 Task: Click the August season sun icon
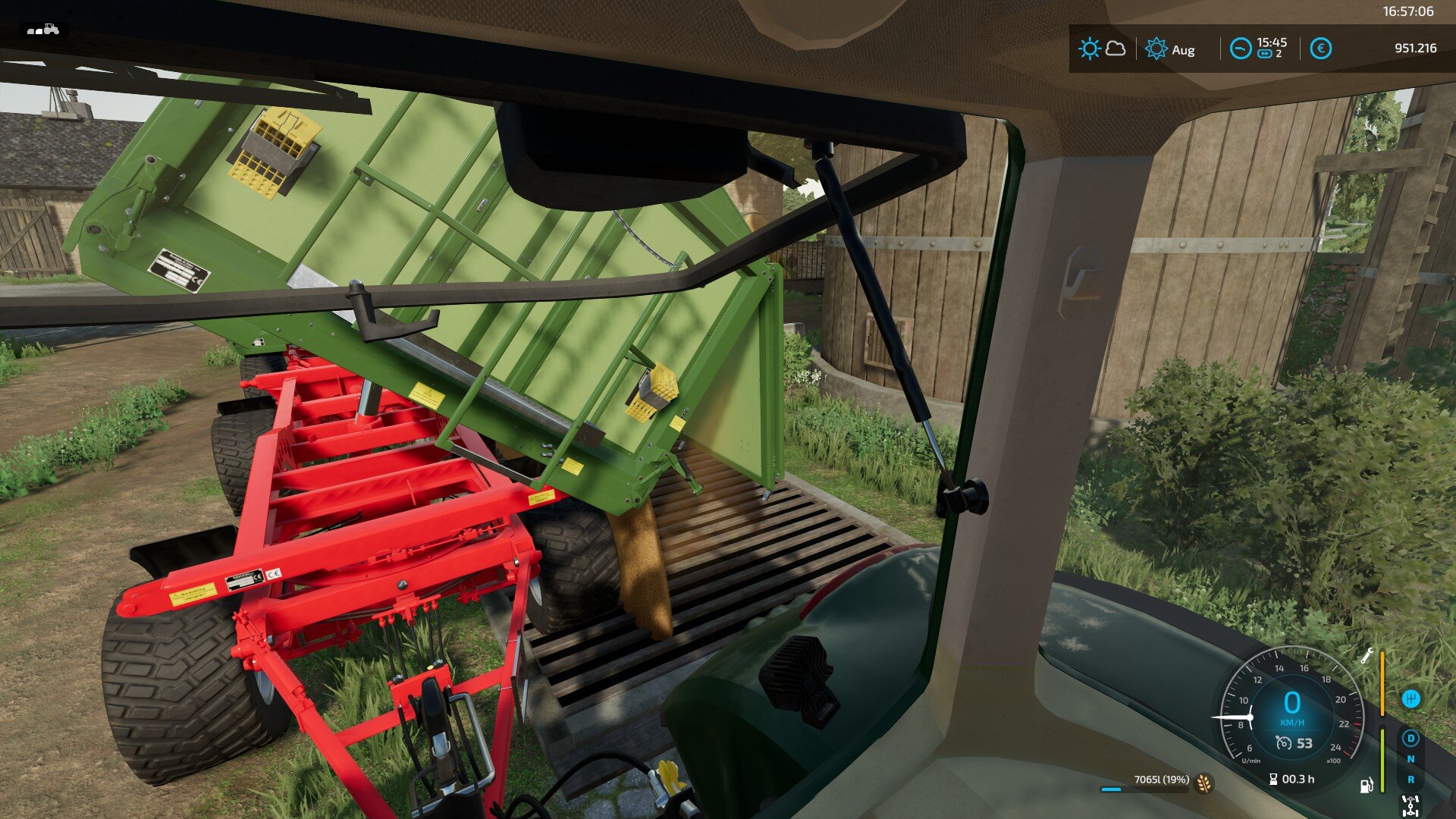click(x=1156, y=49)
